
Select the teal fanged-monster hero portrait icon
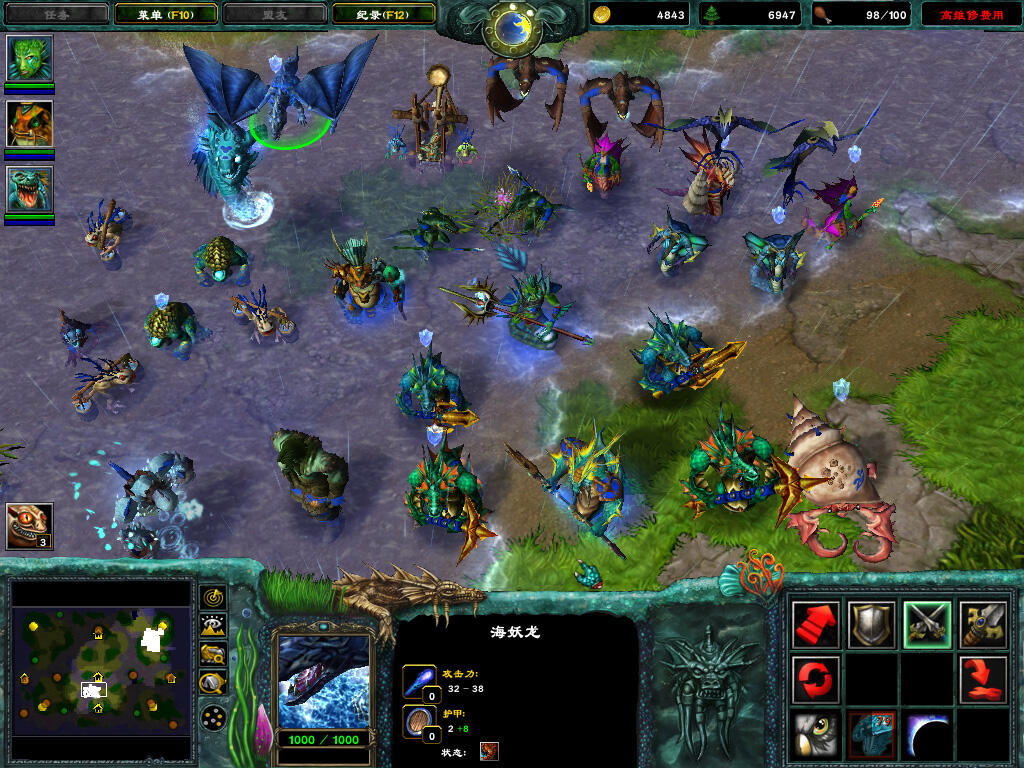(29, 188)
